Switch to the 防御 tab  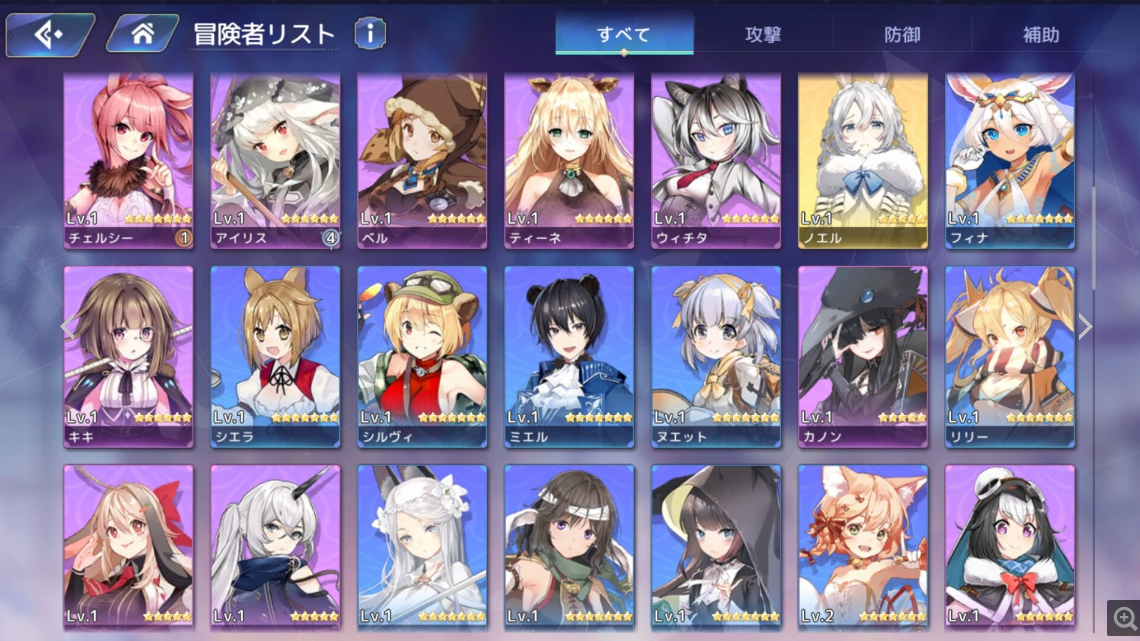tap(902, 34)
